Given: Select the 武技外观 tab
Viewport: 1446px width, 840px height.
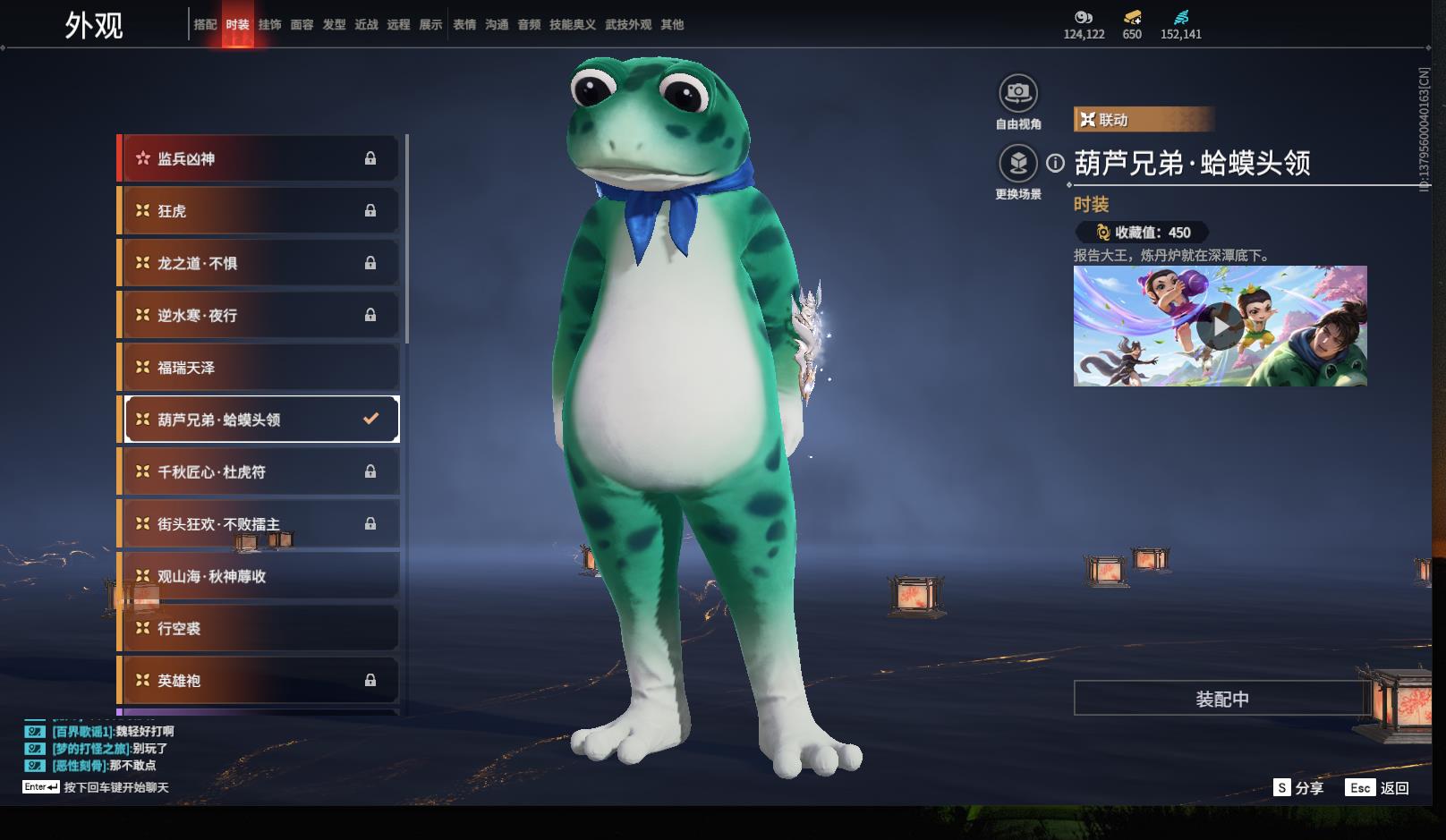Looking at the screenshot, I should [x=627, y=25].
